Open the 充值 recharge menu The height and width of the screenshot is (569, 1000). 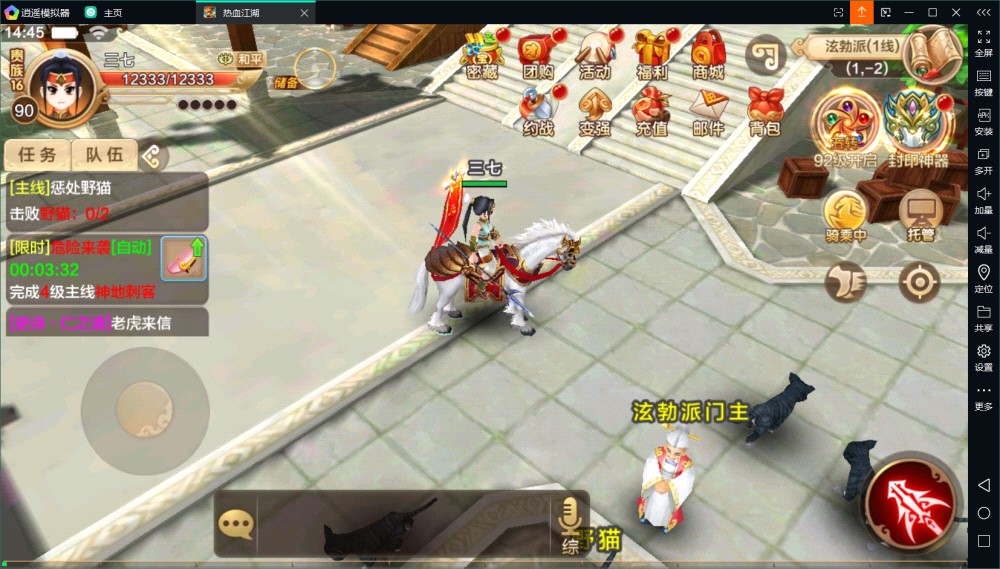652,110
